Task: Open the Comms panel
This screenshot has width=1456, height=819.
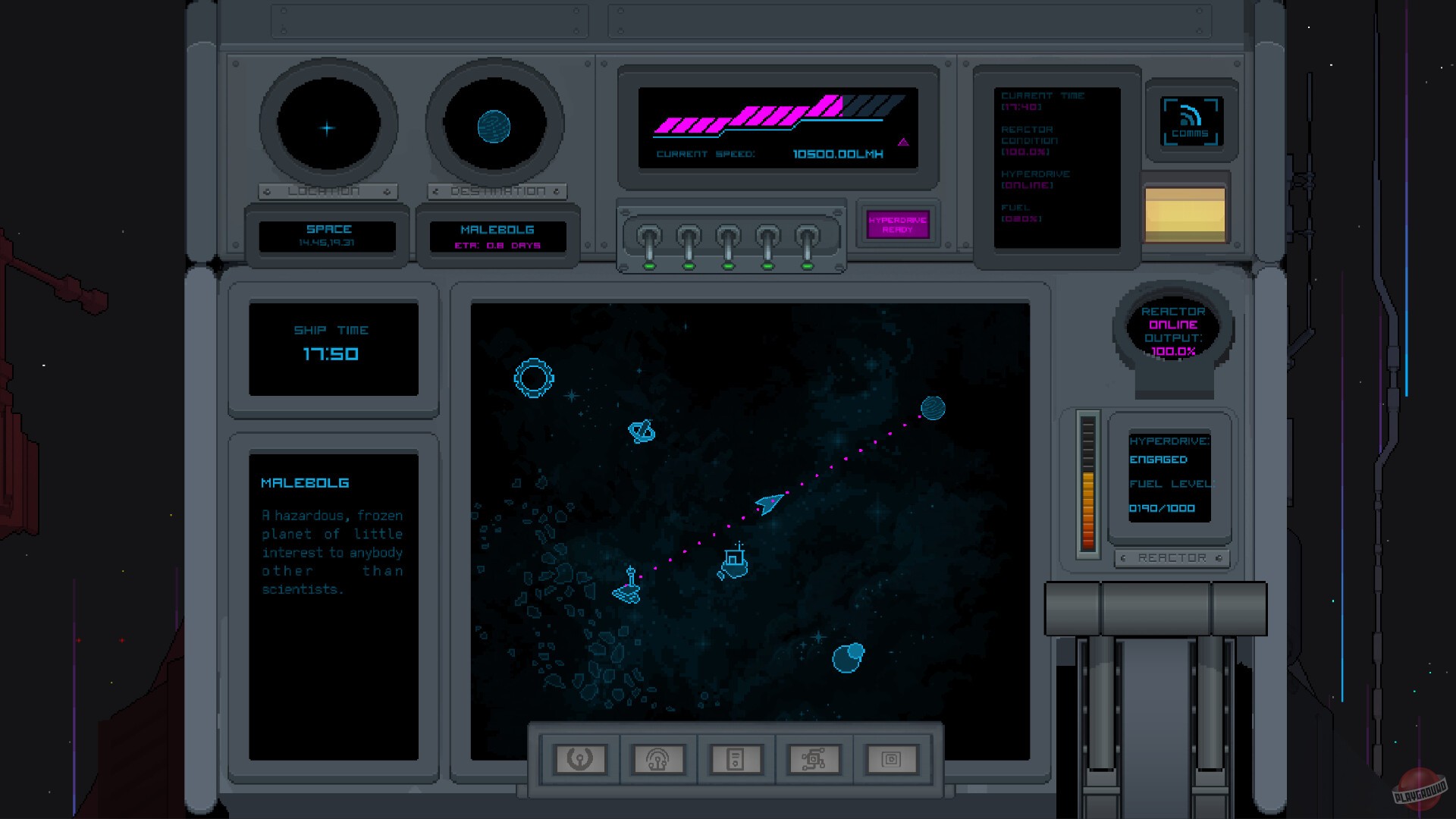Action: [x=1191, y=121]
